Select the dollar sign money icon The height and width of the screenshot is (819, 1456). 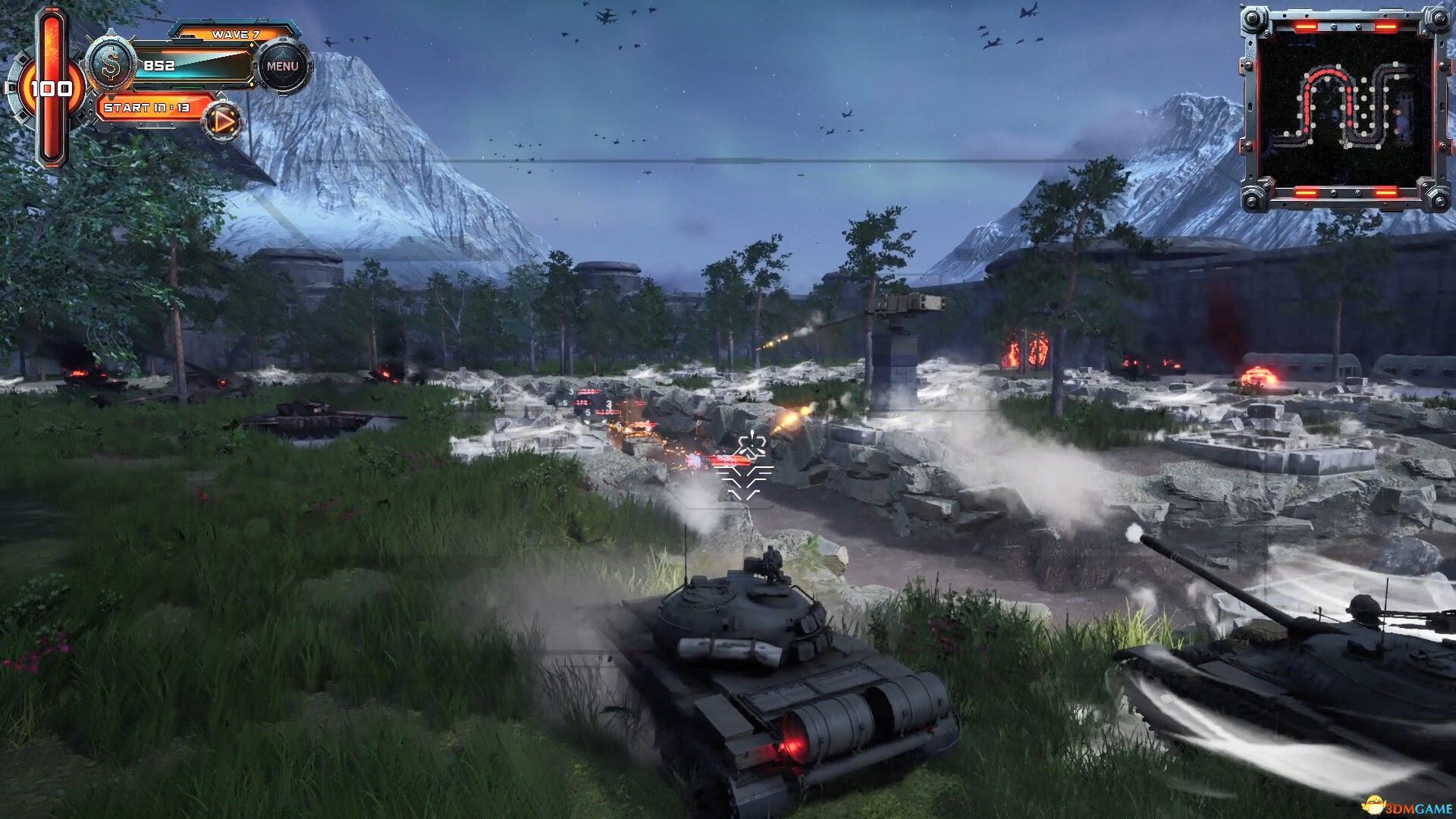pos(111,65)
